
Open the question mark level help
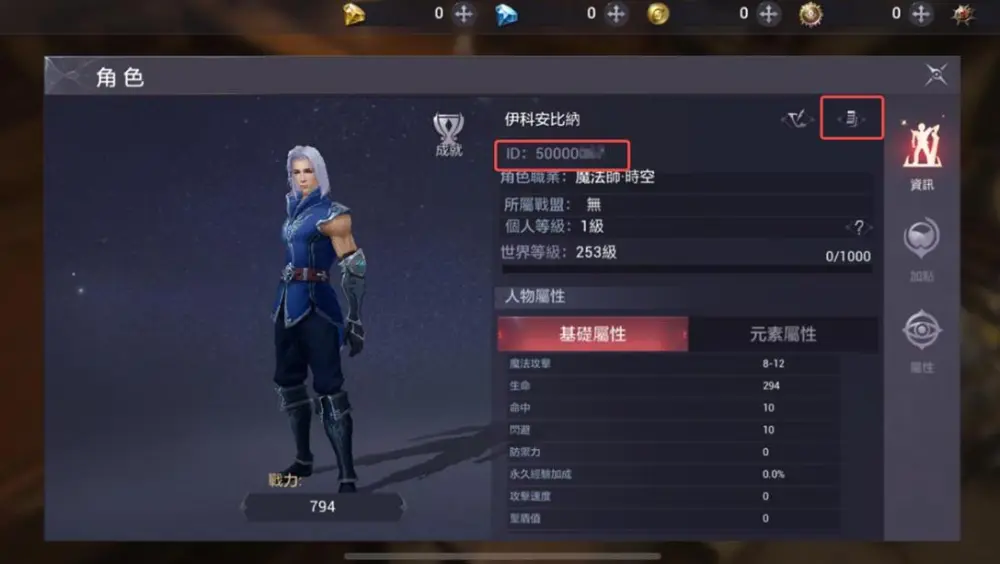(857, 227)
